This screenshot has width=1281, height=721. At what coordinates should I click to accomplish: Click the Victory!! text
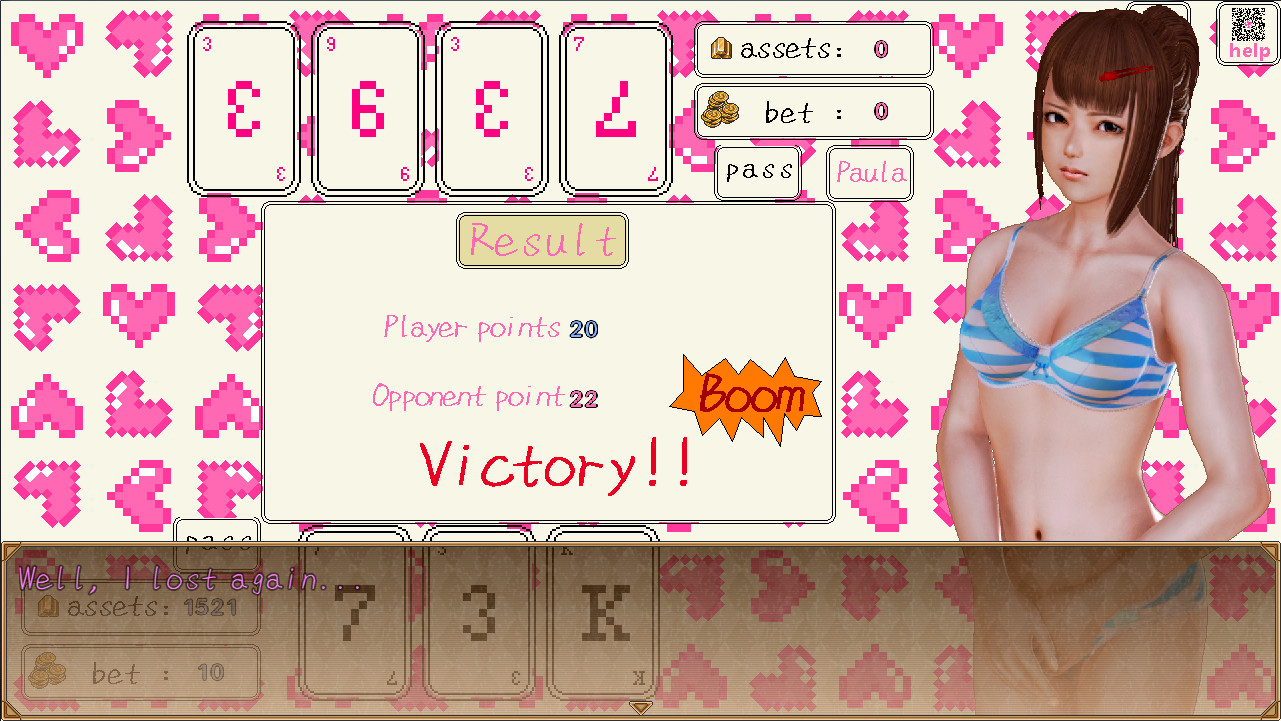click(556, 463)
